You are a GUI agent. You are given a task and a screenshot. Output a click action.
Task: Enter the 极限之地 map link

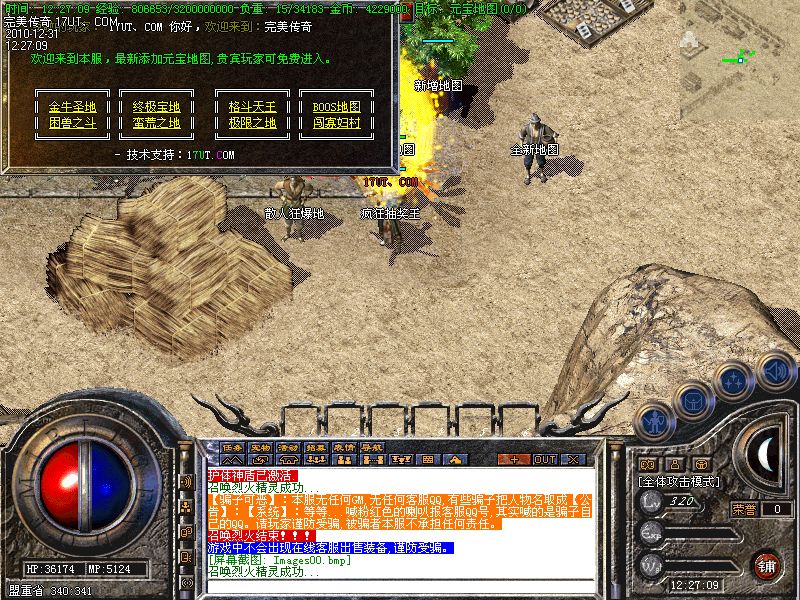(252, 123)
